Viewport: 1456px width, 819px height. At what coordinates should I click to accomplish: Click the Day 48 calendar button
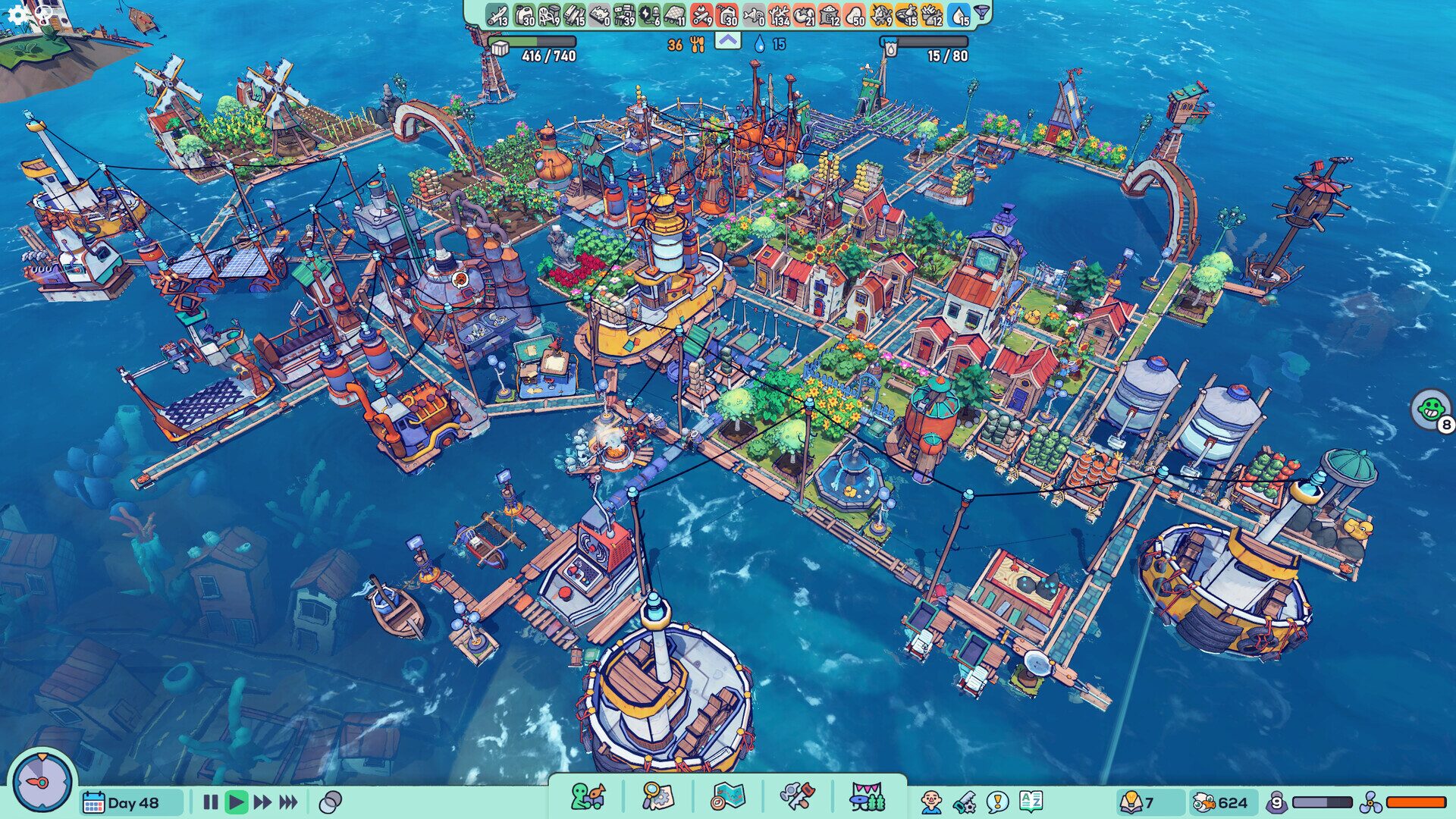coord(130,798)
